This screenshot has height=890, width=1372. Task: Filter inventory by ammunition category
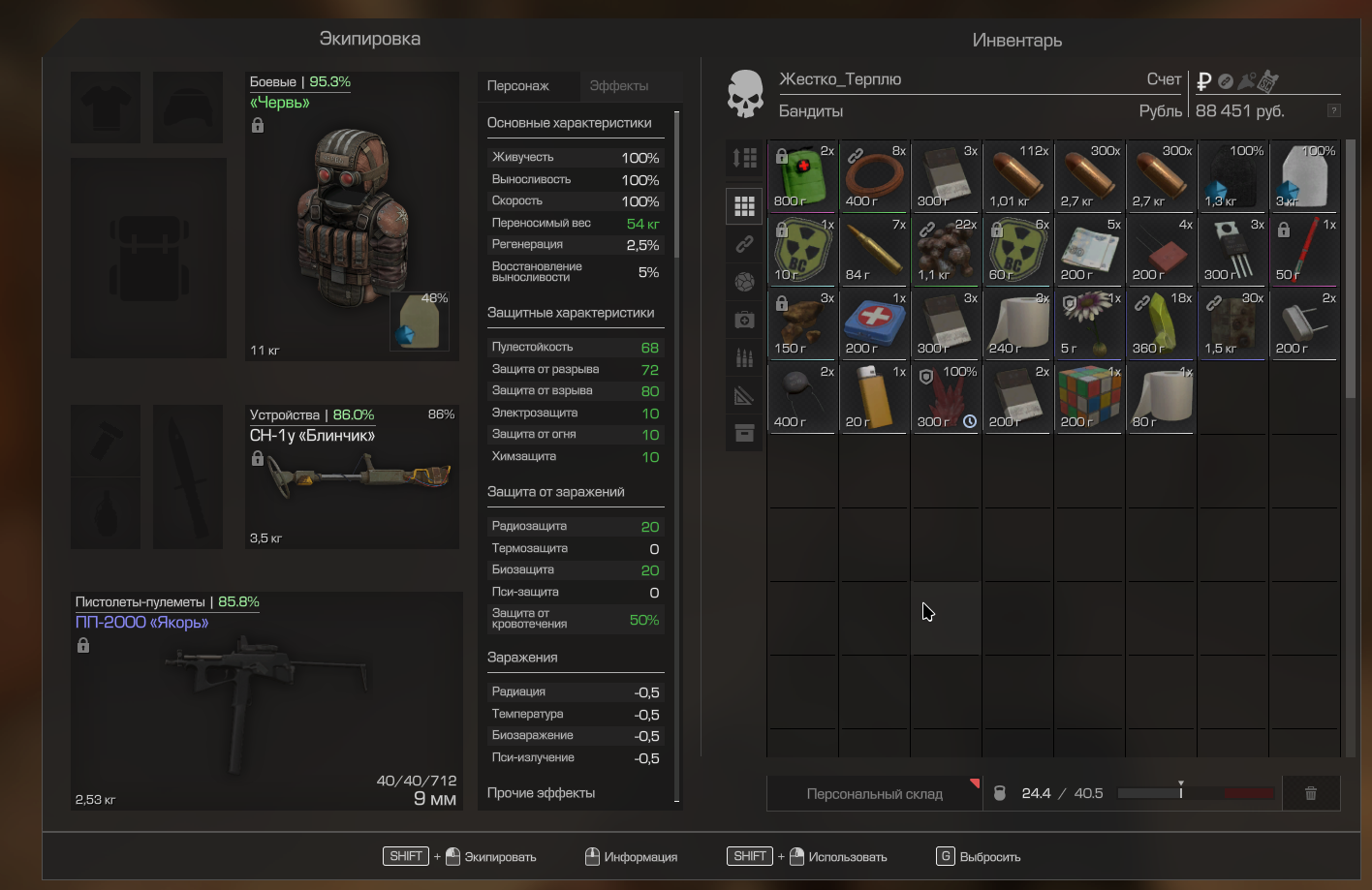click(744, 357)
